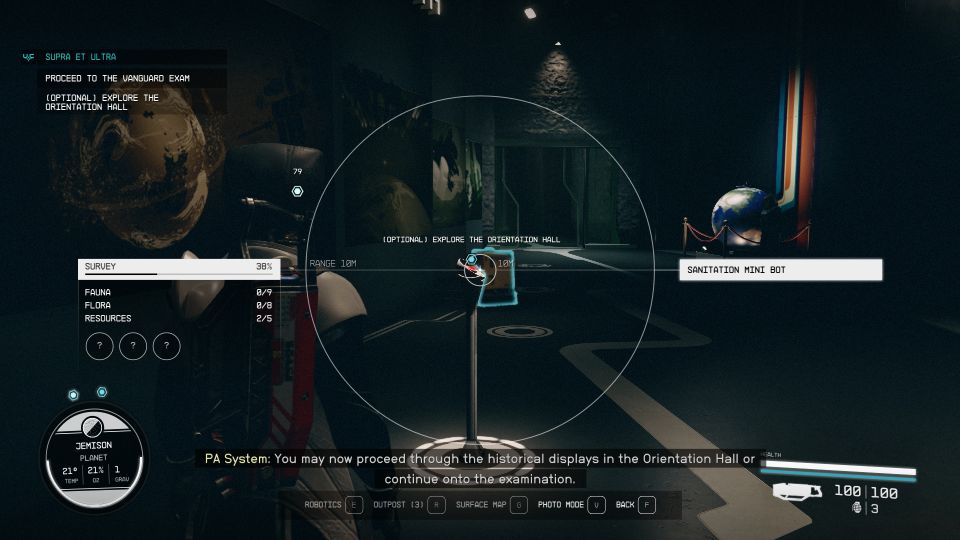Open the Survey progress panel header
This screenshot has height=540, width=960.
tap(177, 267)
